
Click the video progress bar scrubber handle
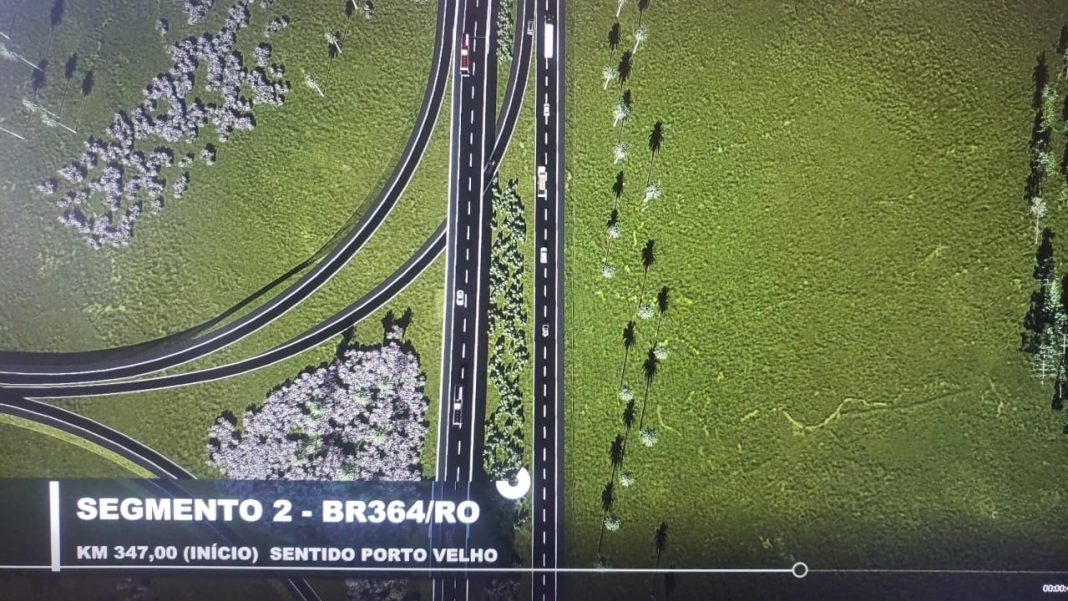coord(800,570)
